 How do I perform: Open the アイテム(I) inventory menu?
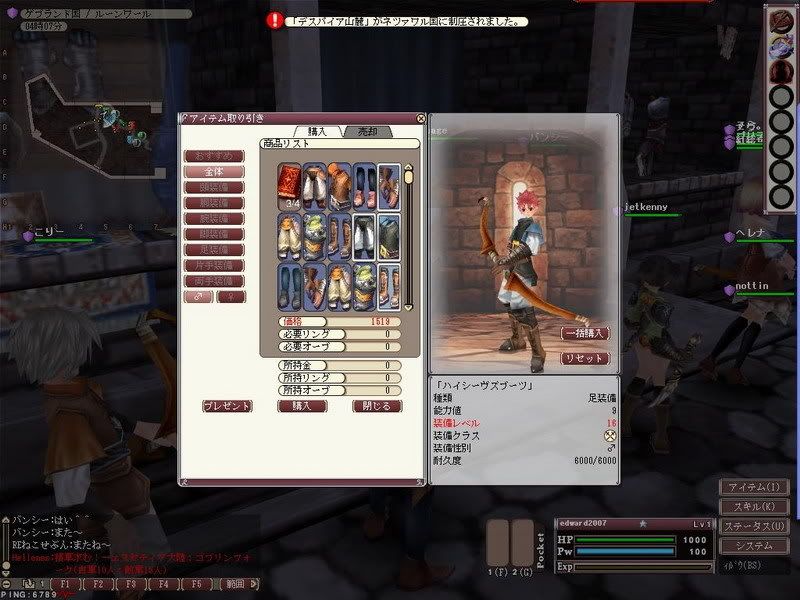[755, 487]
